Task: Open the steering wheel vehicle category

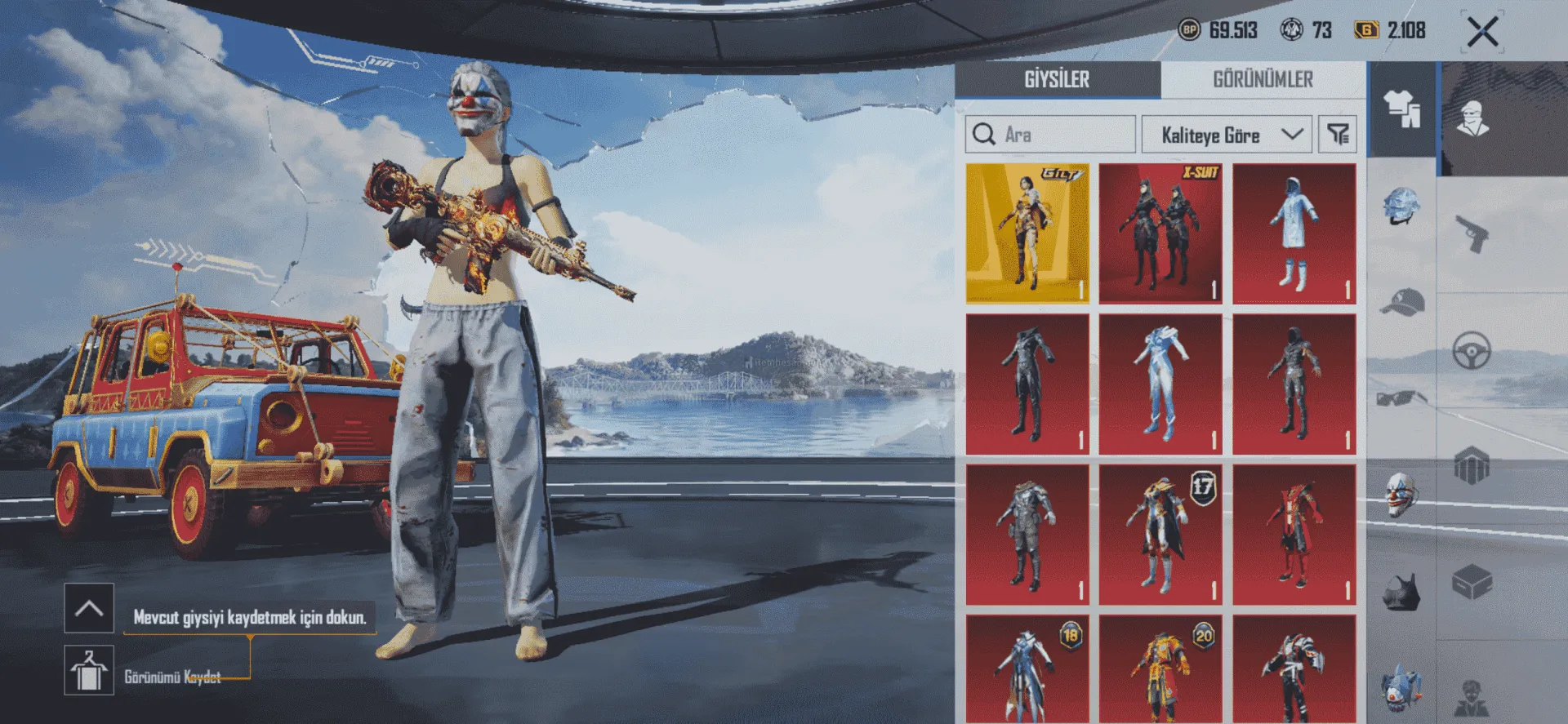Action: point(1472,352)
